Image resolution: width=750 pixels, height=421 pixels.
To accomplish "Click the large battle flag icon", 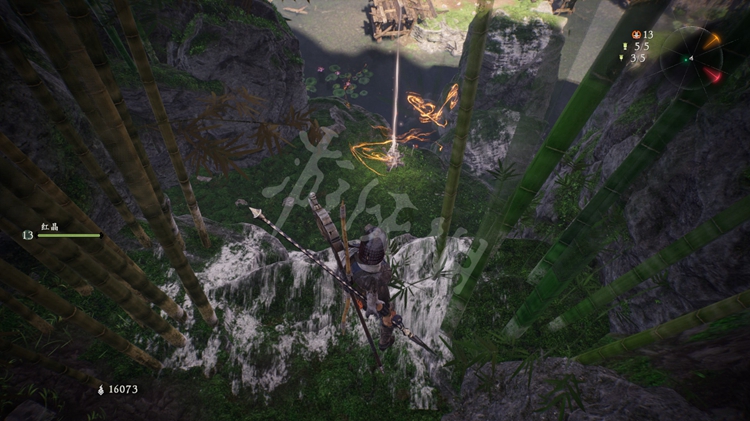I will 626,46.
